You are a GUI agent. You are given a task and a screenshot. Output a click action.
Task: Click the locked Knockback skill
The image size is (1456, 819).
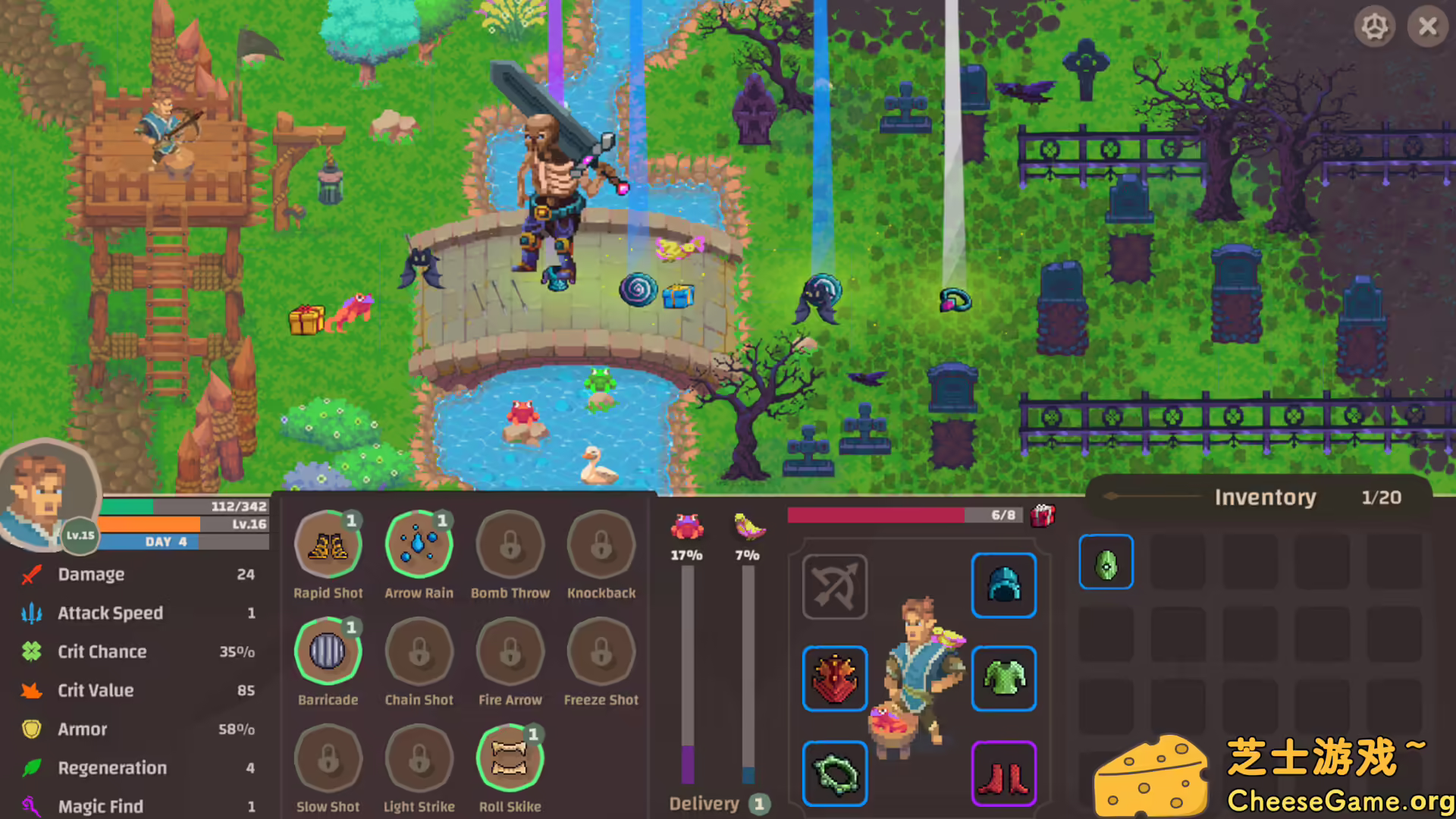pyautogui.click(x=601, y=543)
